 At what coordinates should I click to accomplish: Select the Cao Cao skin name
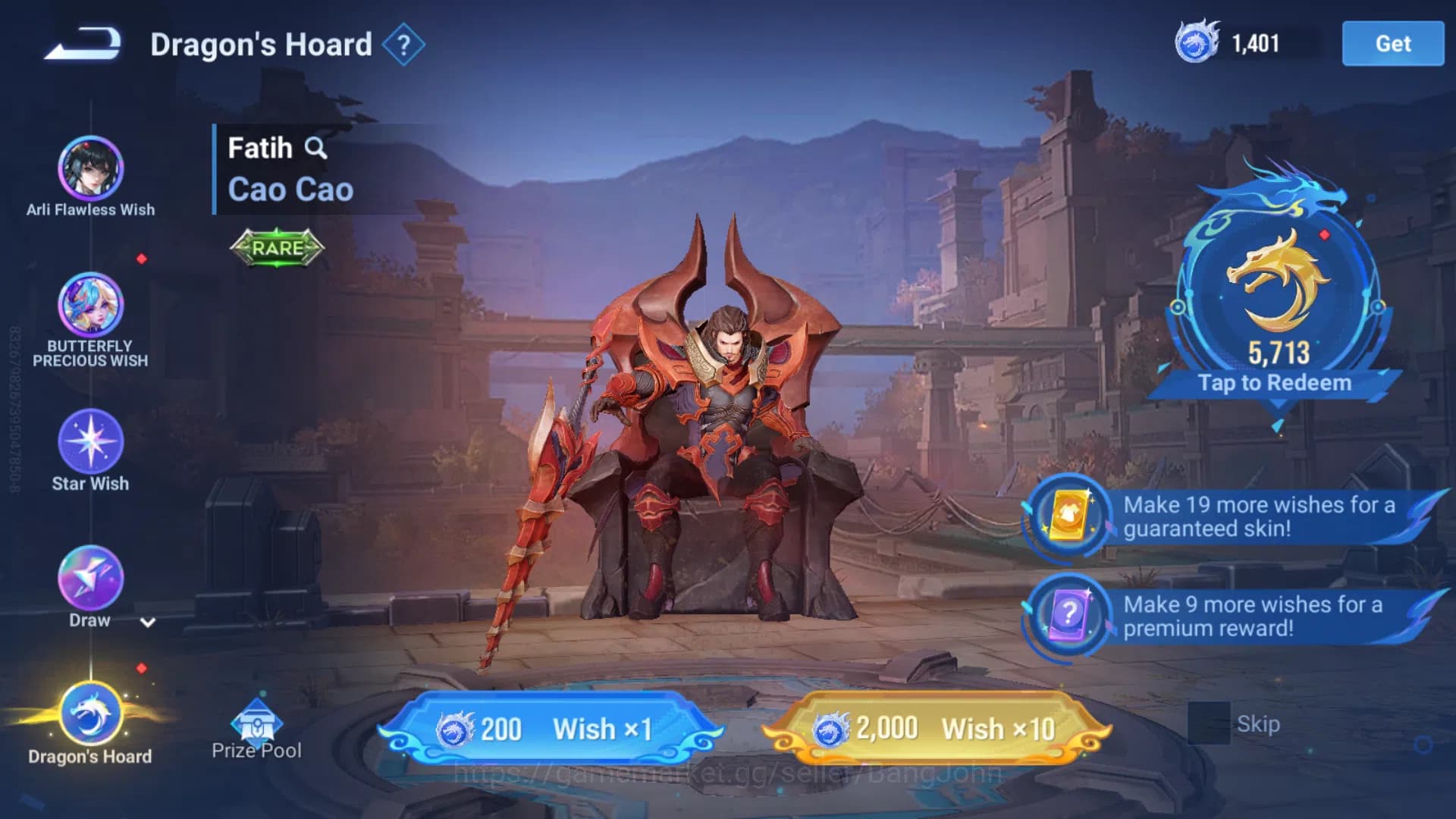tap(289, 190)
